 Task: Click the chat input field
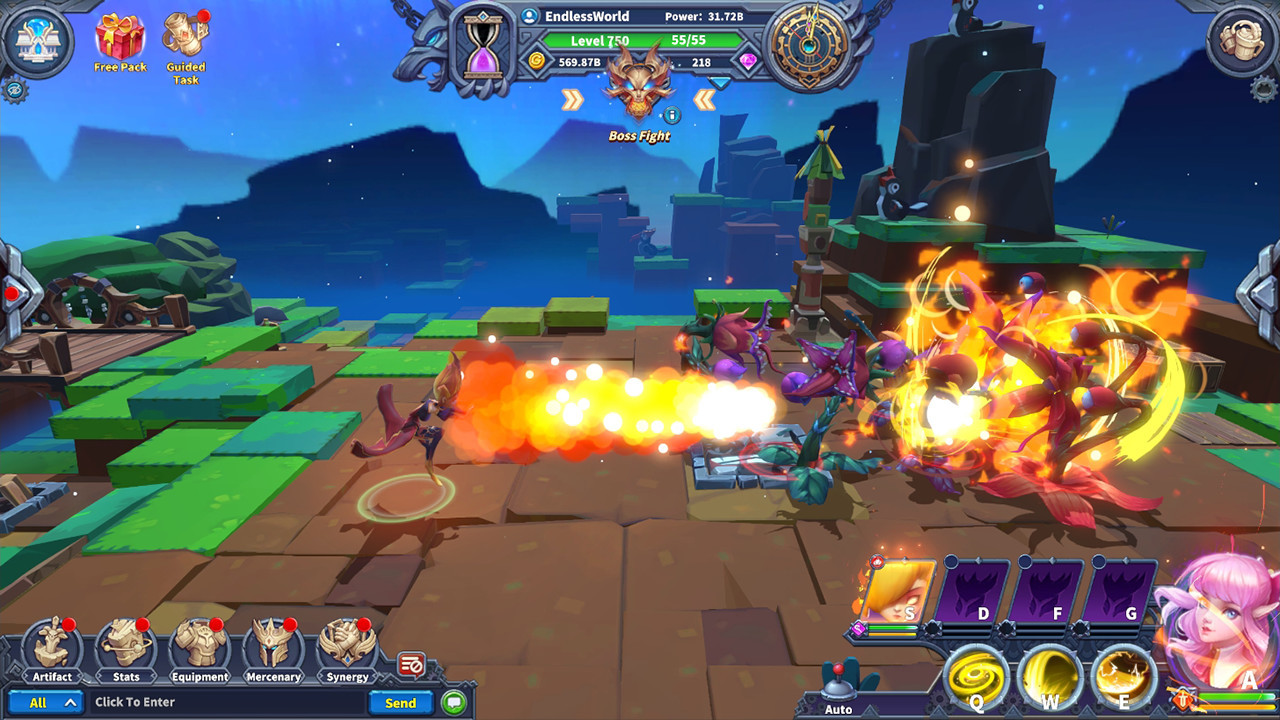pyautogui.click(x=230, y=702)
